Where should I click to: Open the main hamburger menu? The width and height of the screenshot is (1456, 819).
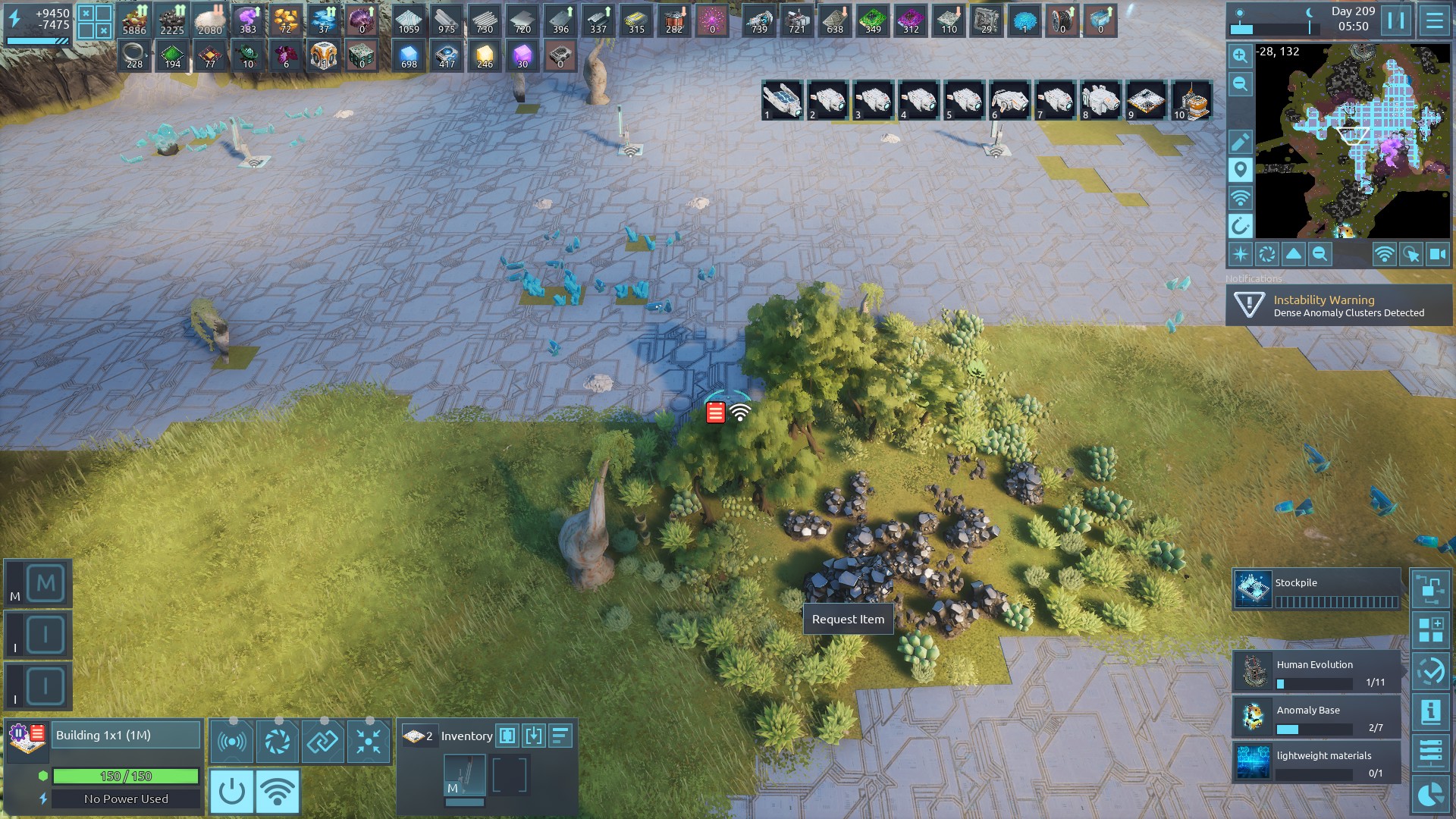pyautogui.click(x=1434, y=20)
